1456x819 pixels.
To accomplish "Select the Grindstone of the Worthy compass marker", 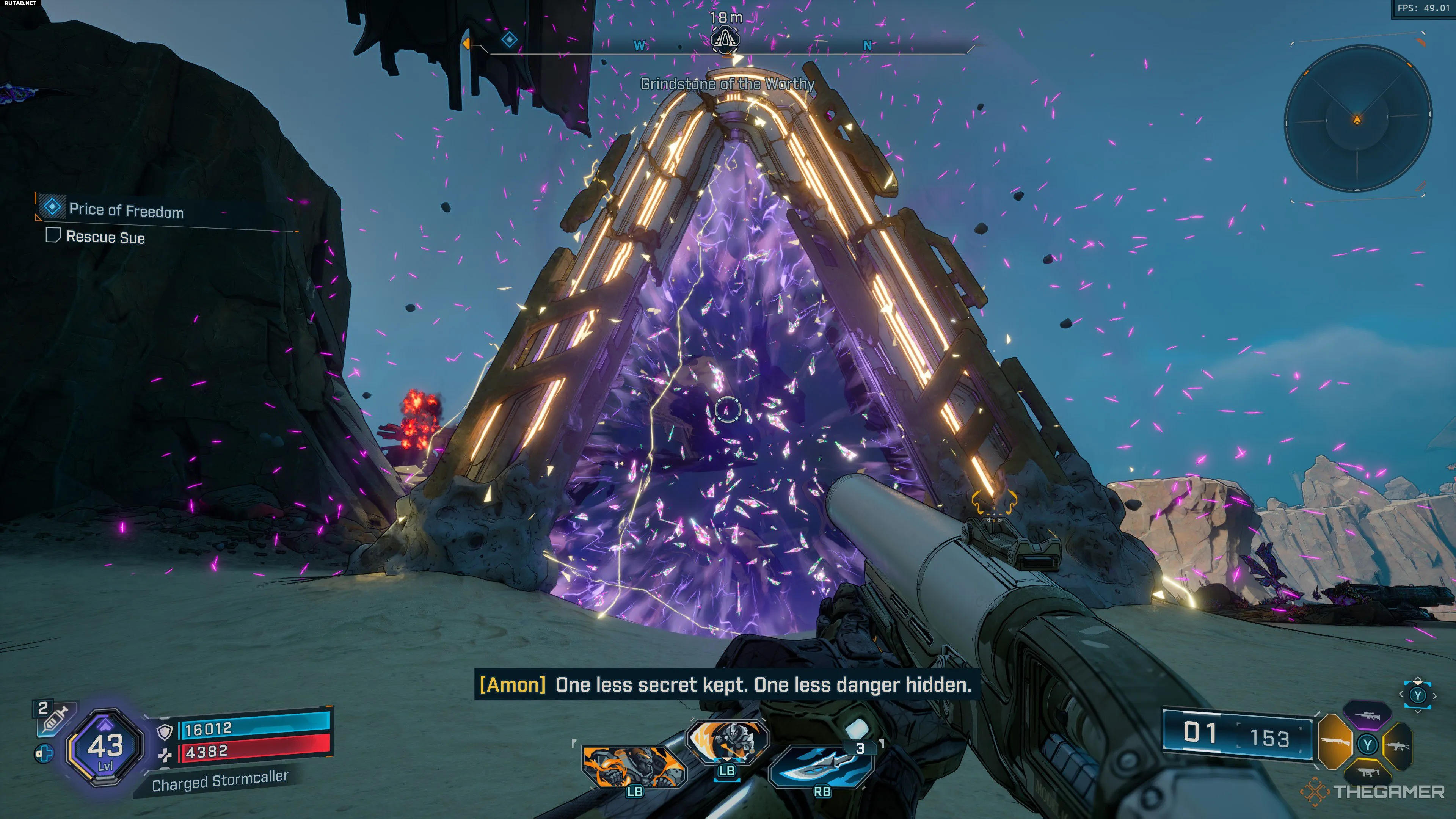I will [x=725, y=39].
